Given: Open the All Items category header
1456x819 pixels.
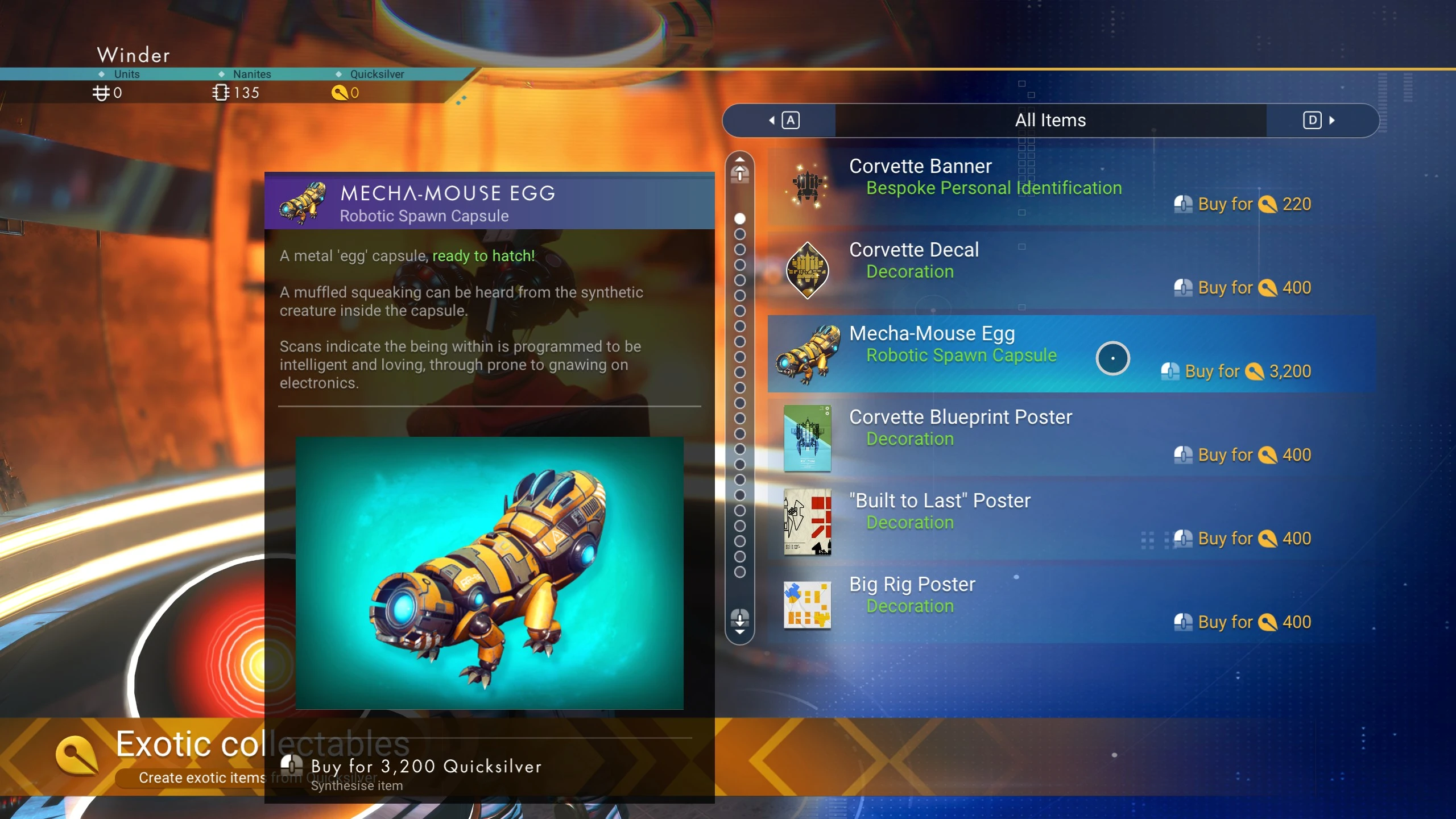Looking at the screenshot, I should (x=1050, y=120).
